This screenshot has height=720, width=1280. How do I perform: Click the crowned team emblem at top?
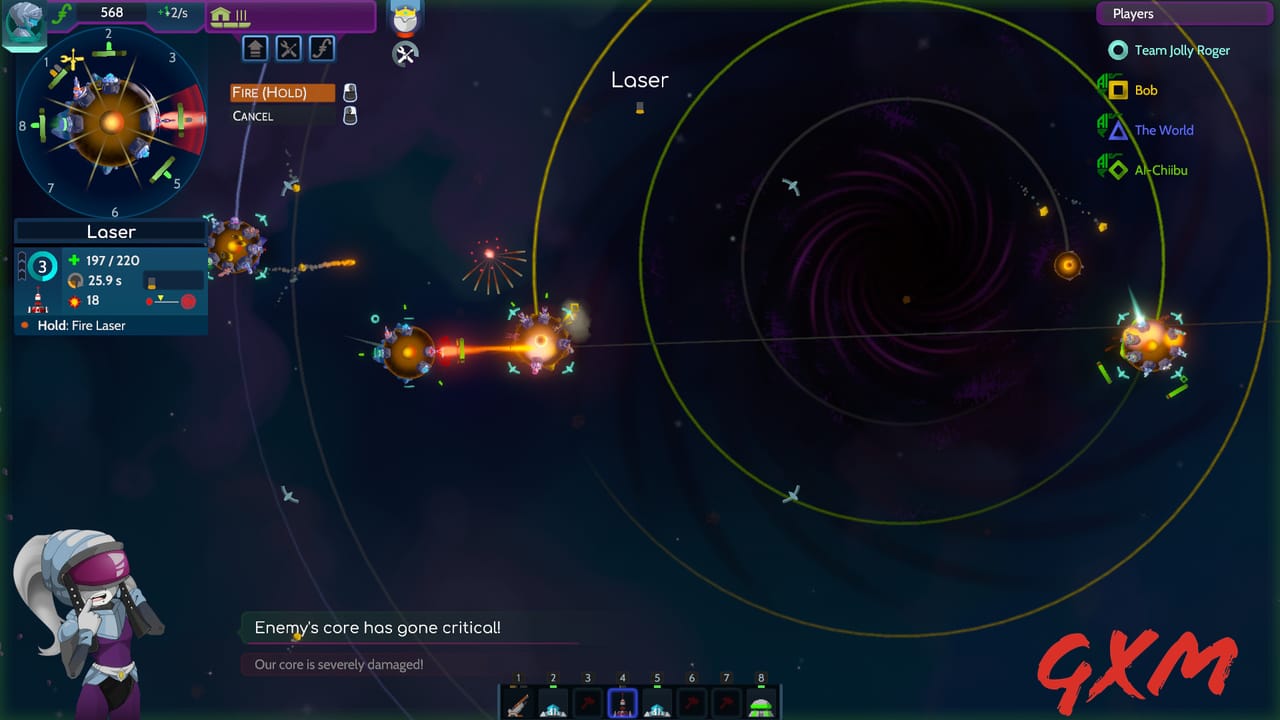[x=406, y=17]
